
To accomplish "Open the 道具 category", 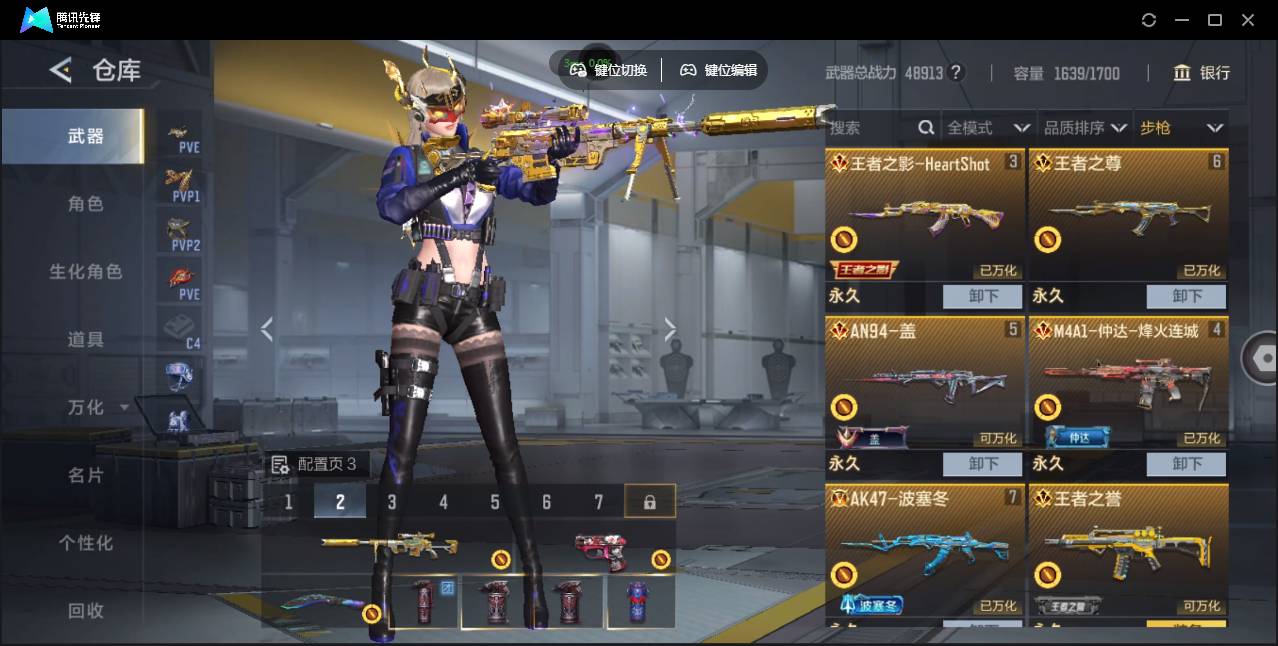I will click(85, 340).
